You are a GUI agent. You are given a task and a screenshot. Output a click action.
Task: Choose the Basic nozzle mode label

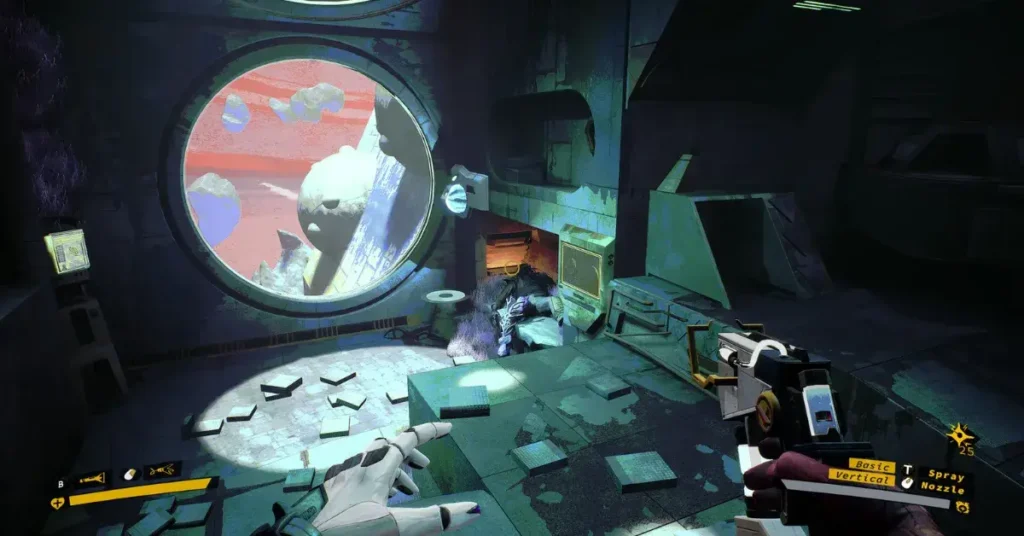pos(872,466)
